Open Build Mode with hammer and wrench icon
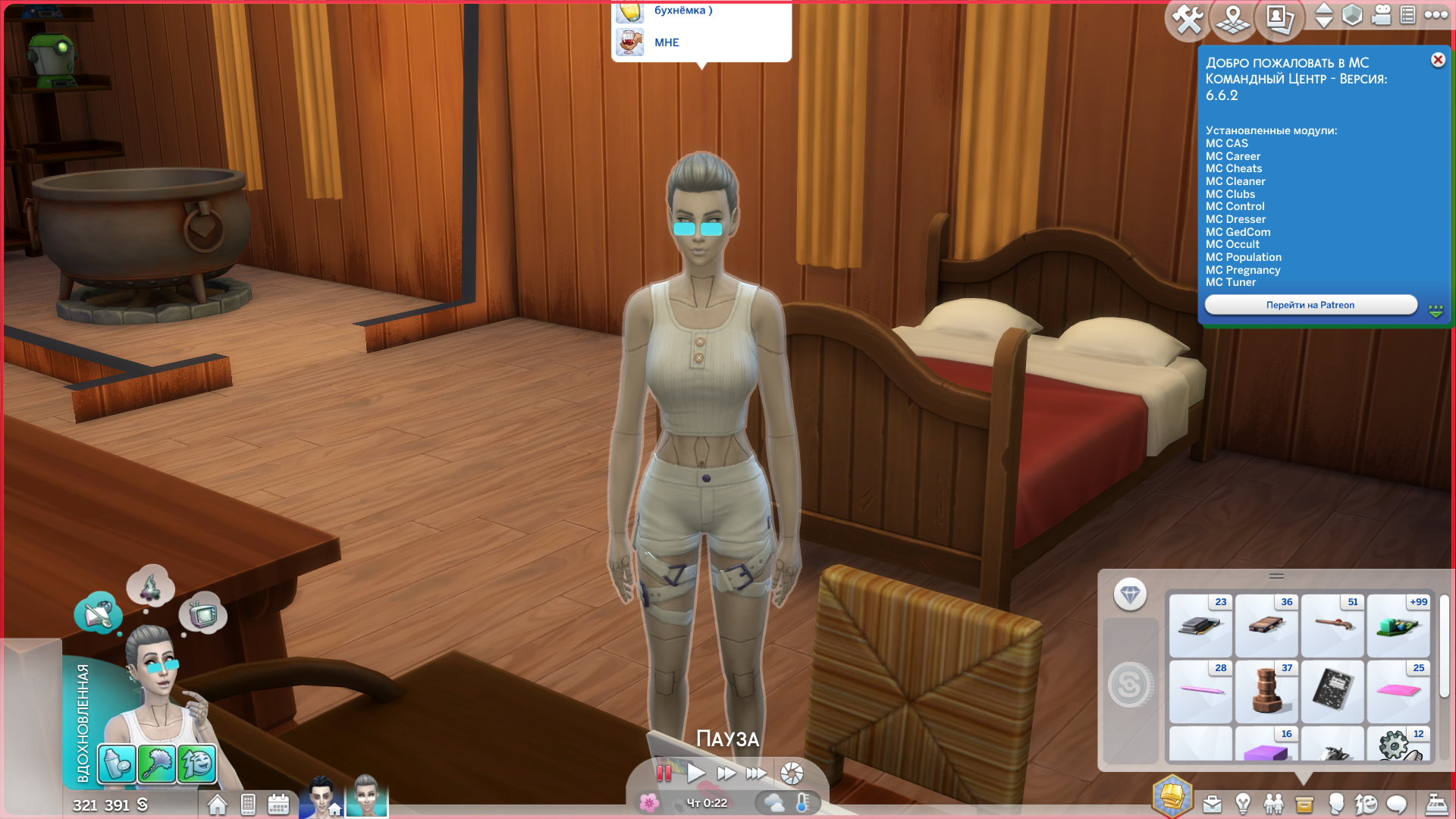The image size is (1456, 819). (1188, 19)
